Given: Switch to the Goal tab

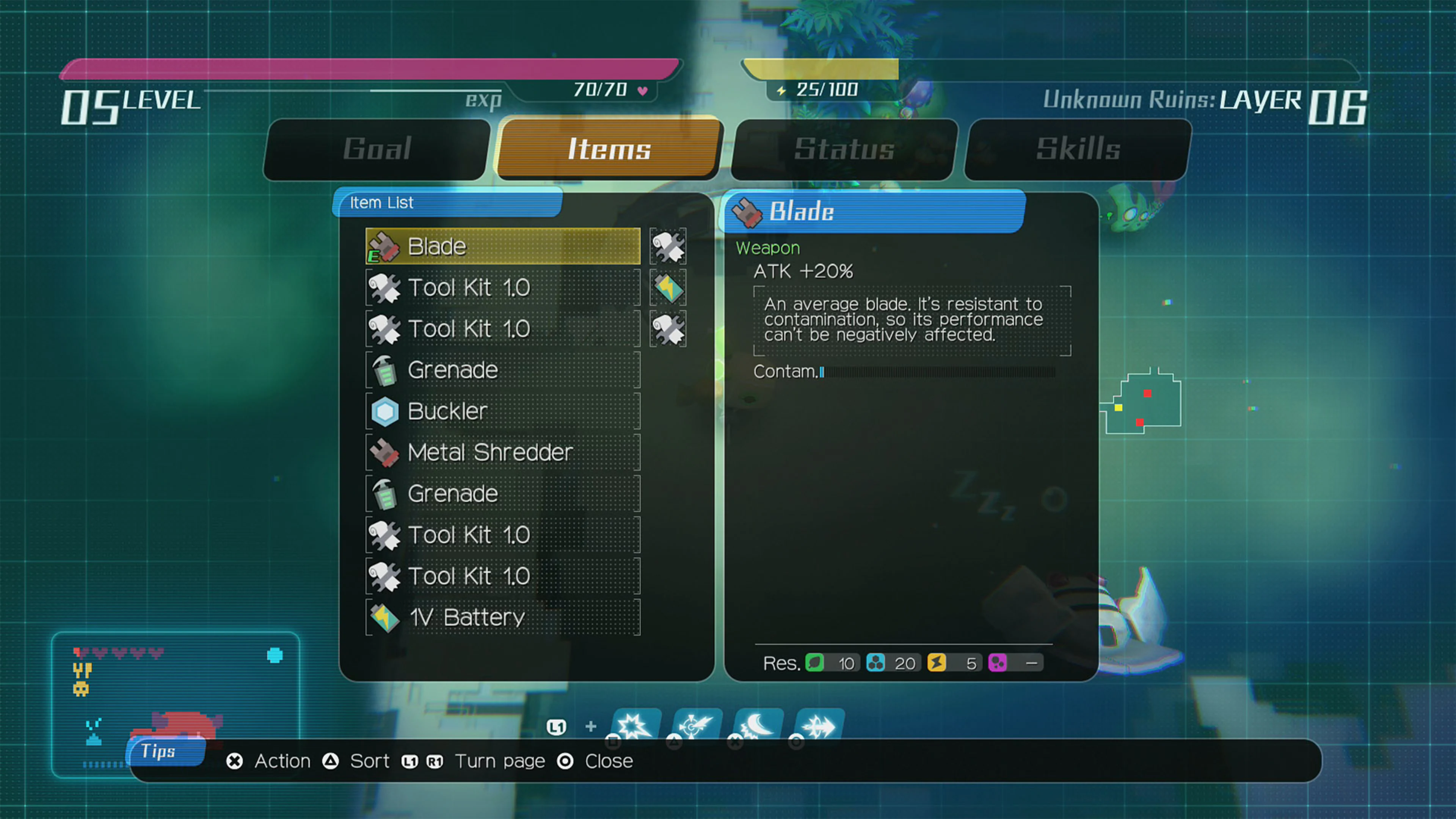Looking at the screenshot, I should click(377, 149).
